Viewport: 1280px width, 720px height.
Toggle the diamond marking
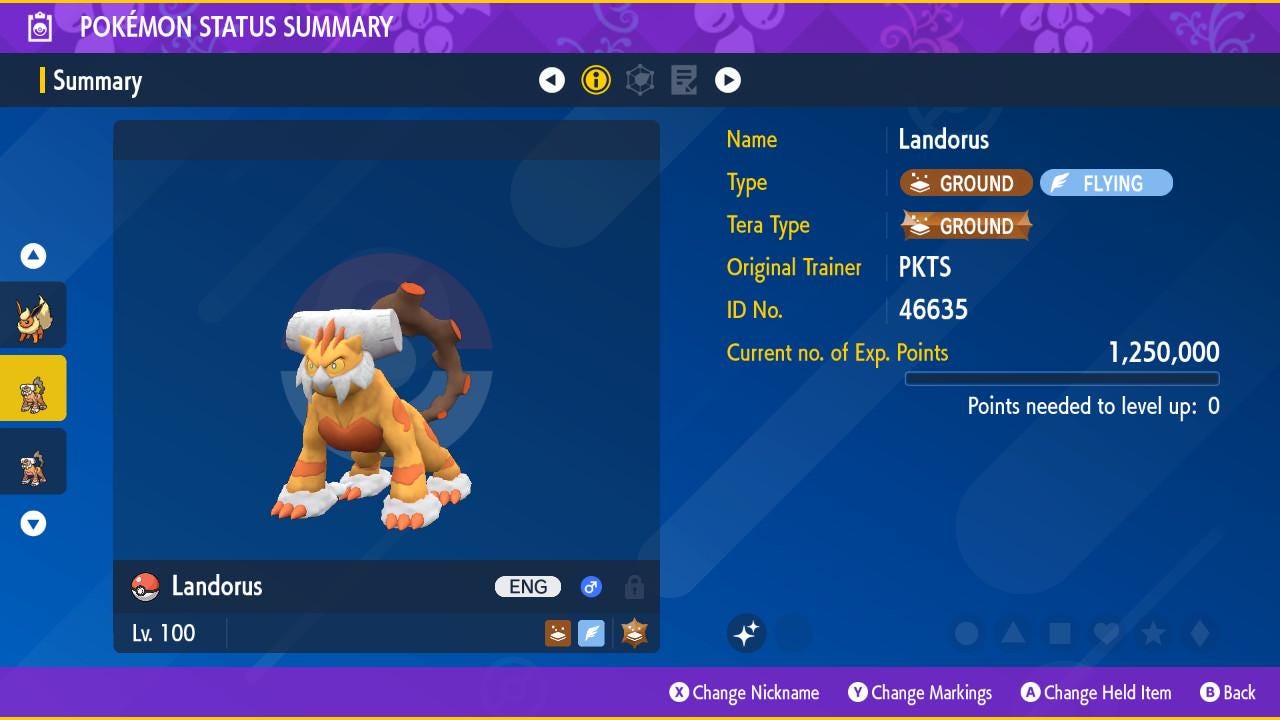click(x=1200, y=633)
